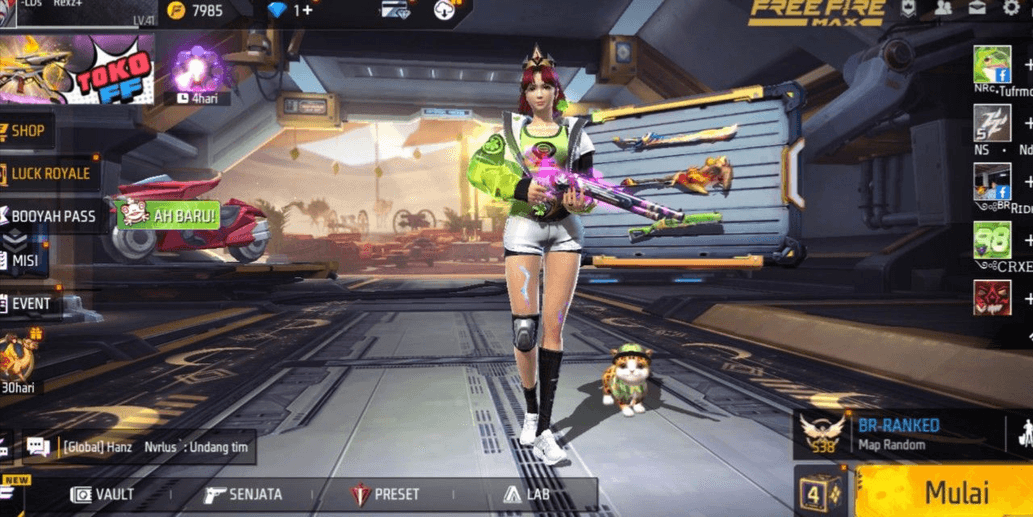
Task: Open the friends list icon
Action: click(x=943, y=9)
